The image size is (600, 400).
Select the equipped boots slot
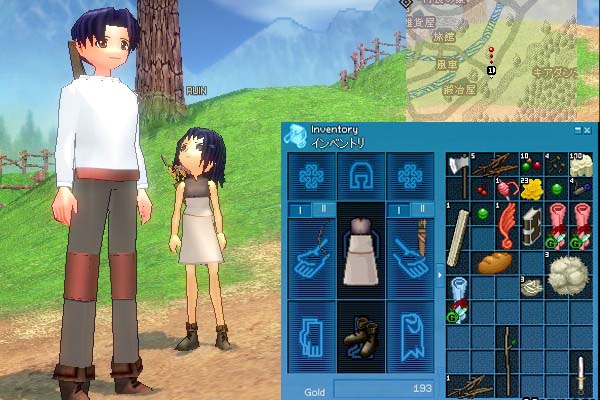coord(362,337)
